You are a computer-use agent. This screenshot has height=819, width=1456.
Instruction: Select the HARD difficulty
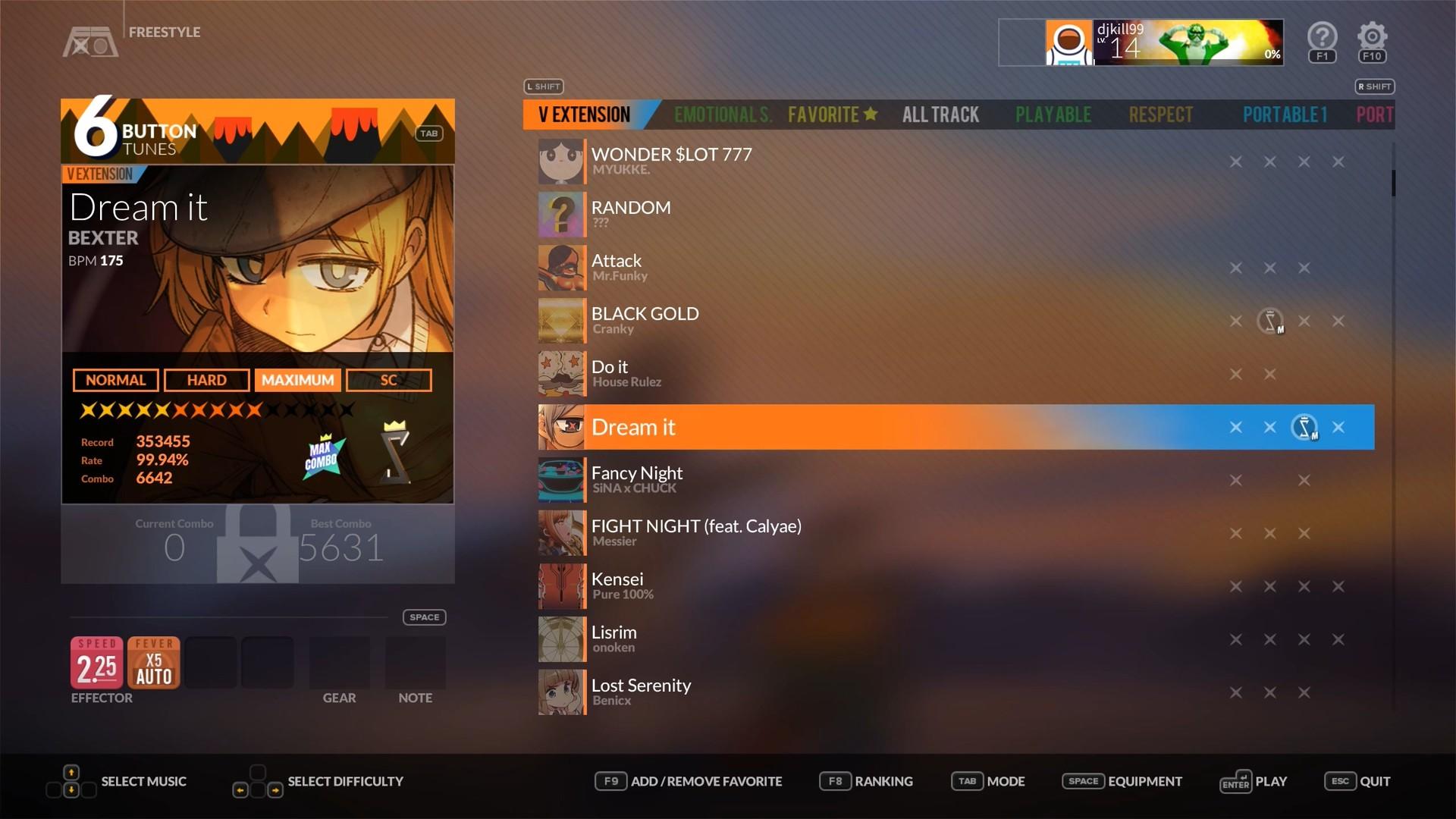click(x=206, y=380)
